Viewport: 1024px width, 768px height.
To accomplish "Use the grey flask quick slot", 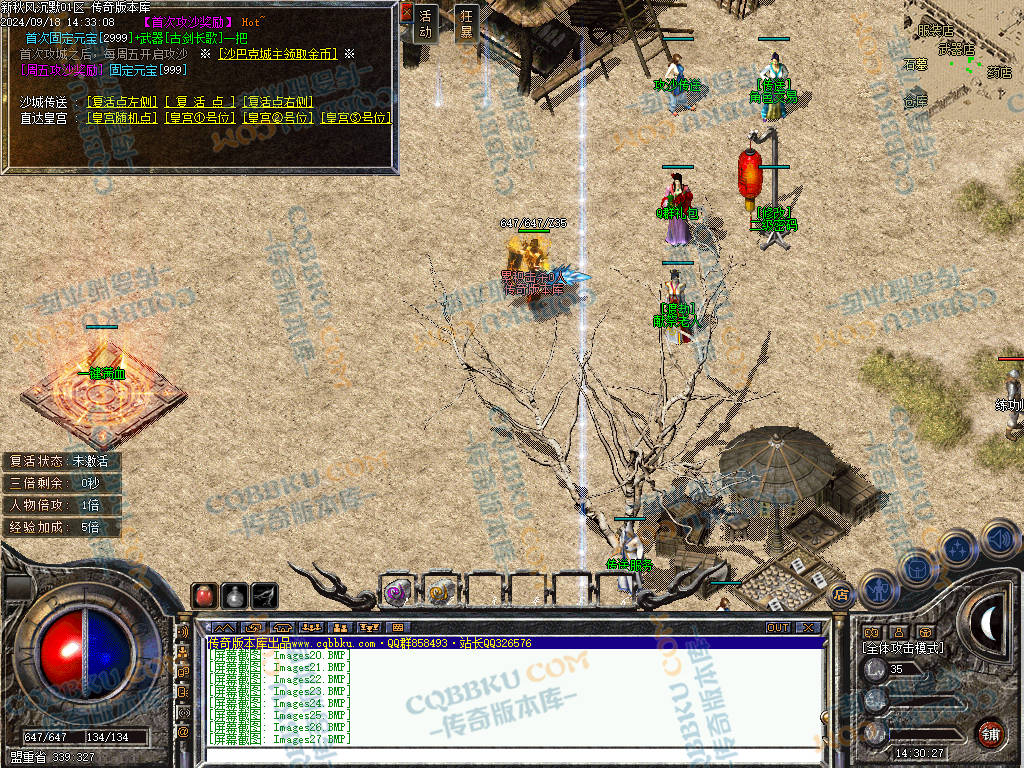I will tap(234, 595).
